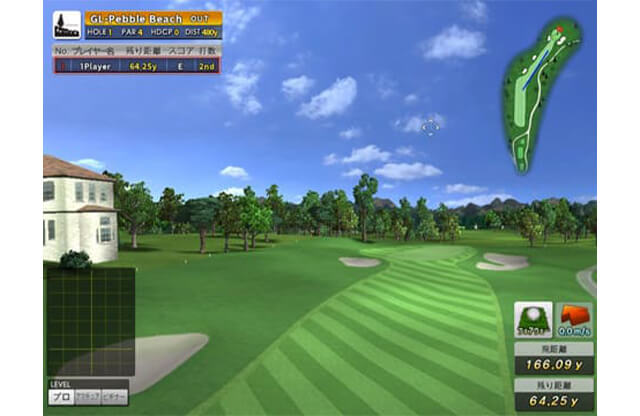Click the green slope grid panel
The width and height of the screenshot is (640, 416).
coord(91,321)
